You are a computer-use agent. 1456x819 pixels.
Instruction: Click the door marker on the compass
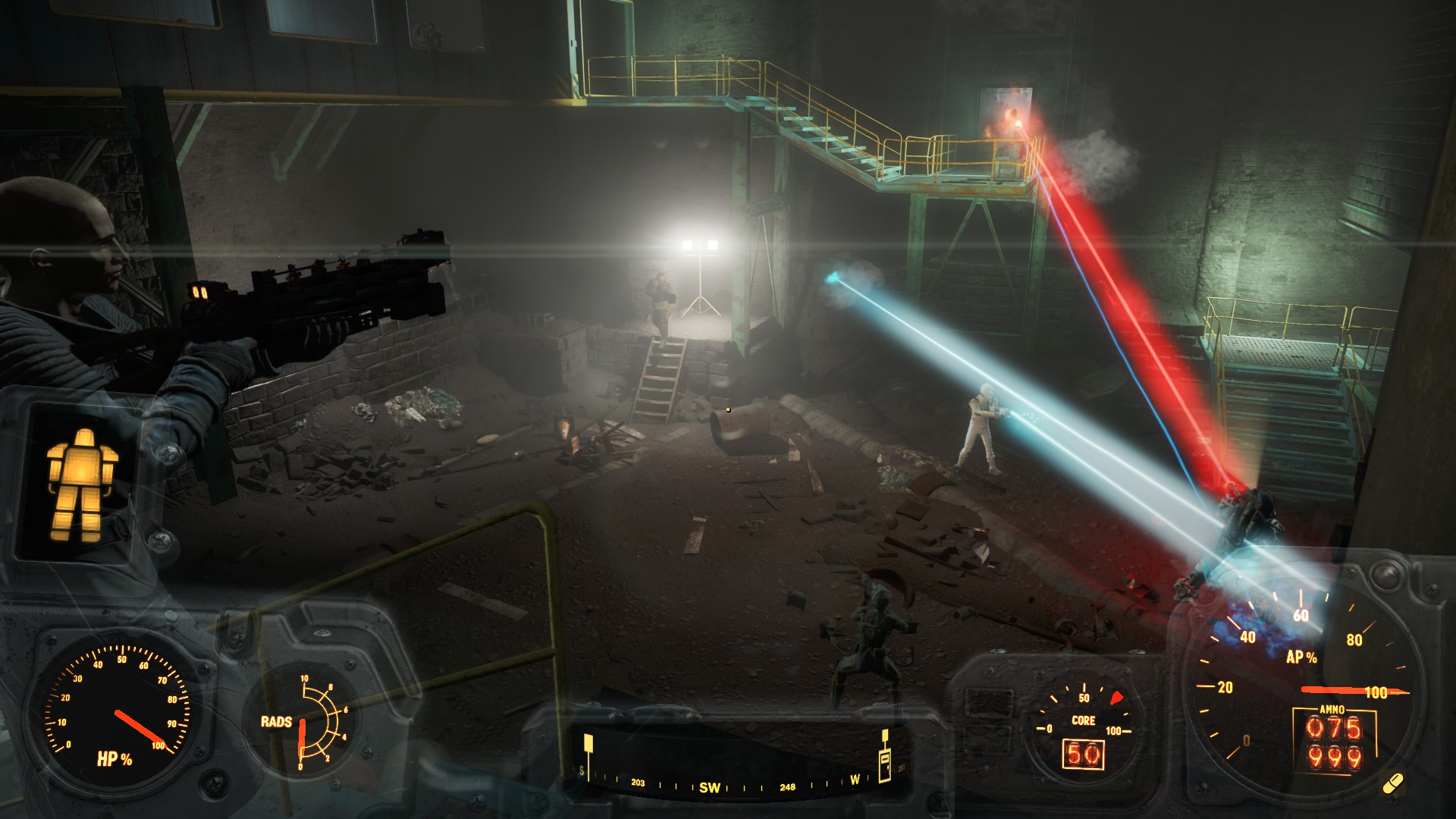click(884, 761)
